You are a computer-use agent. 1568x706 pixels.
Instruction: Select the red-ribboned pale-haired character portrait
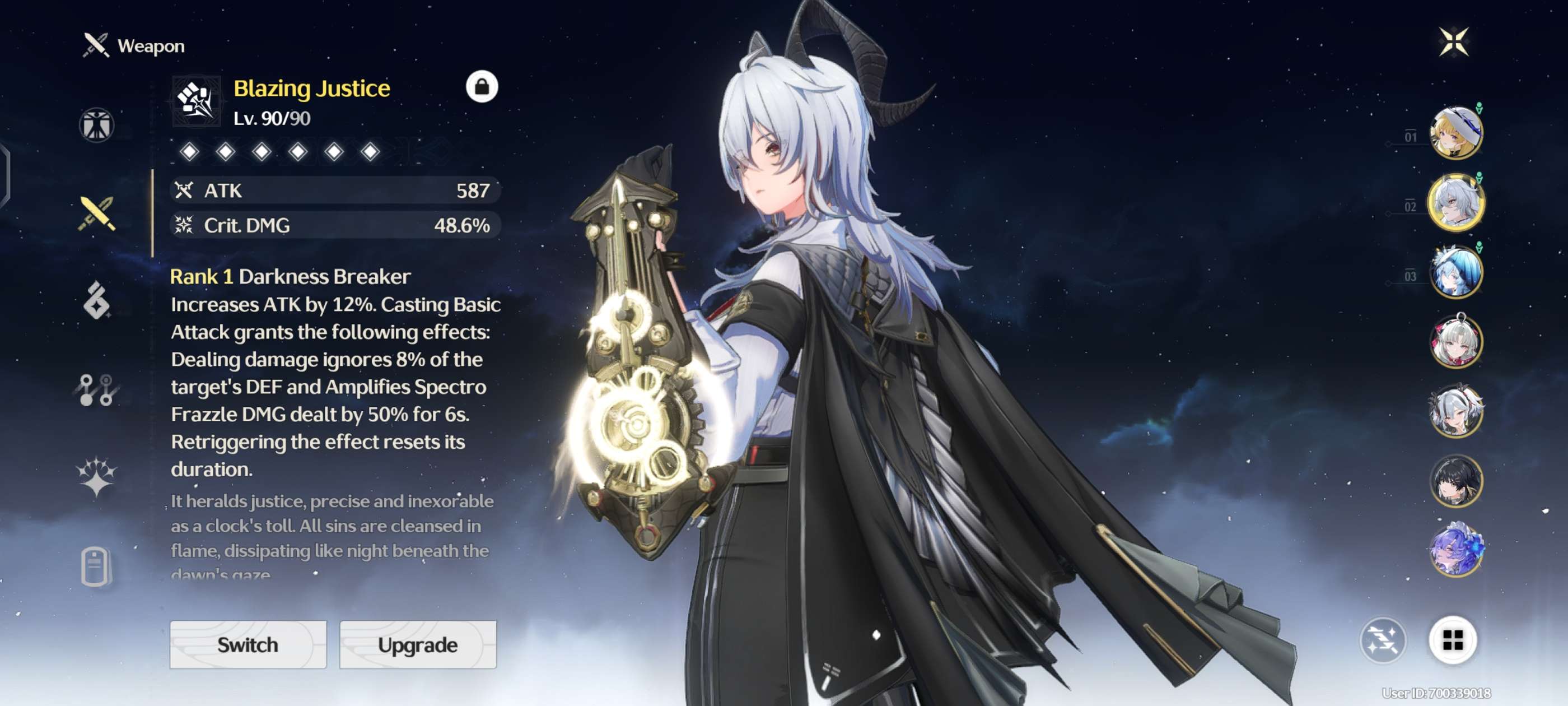pyautogui.click(x=1456, y=342)
